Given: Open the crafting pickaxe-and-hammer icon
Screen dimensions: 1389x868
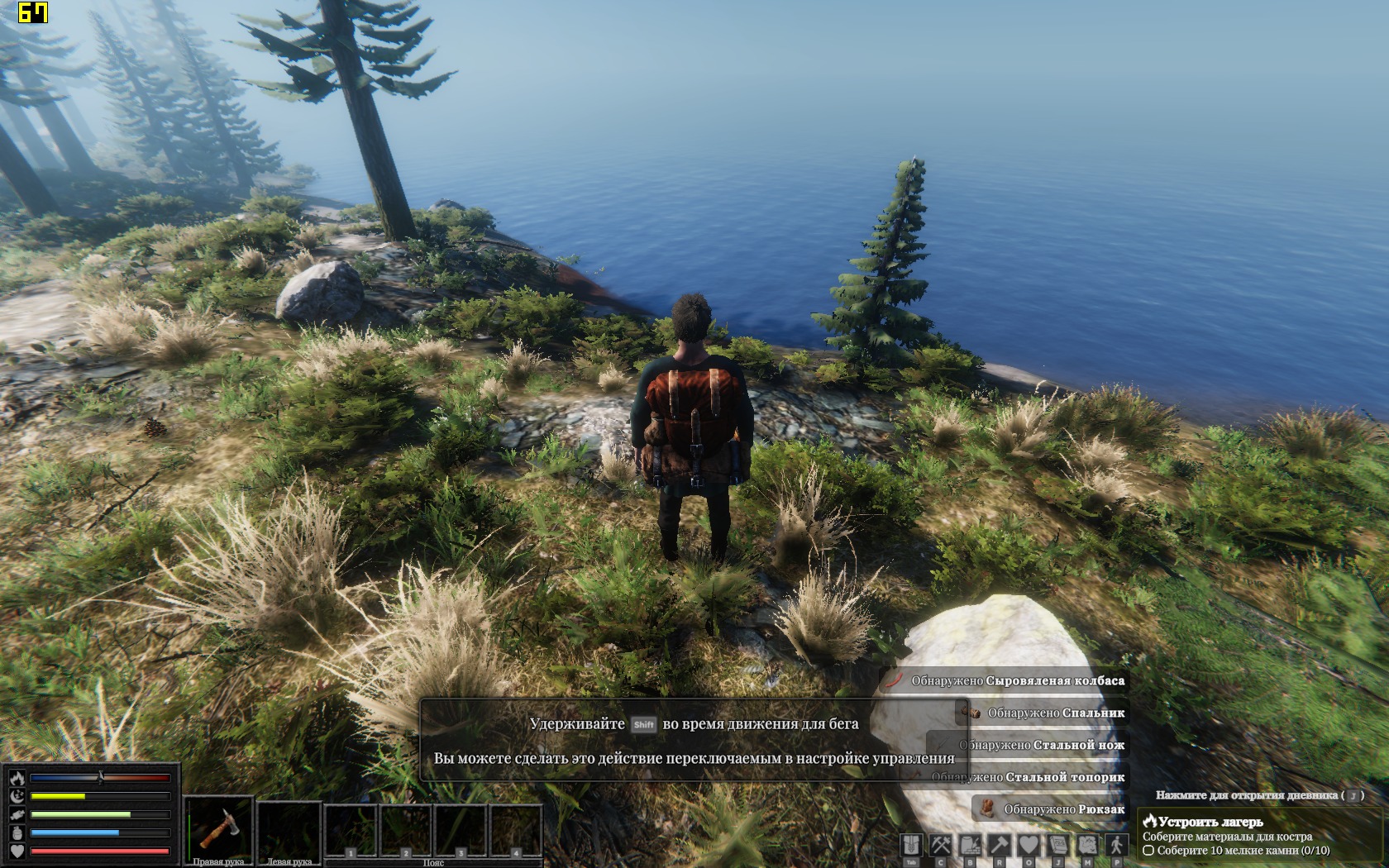Looking at the screenshot, I should tap(941, 845).
